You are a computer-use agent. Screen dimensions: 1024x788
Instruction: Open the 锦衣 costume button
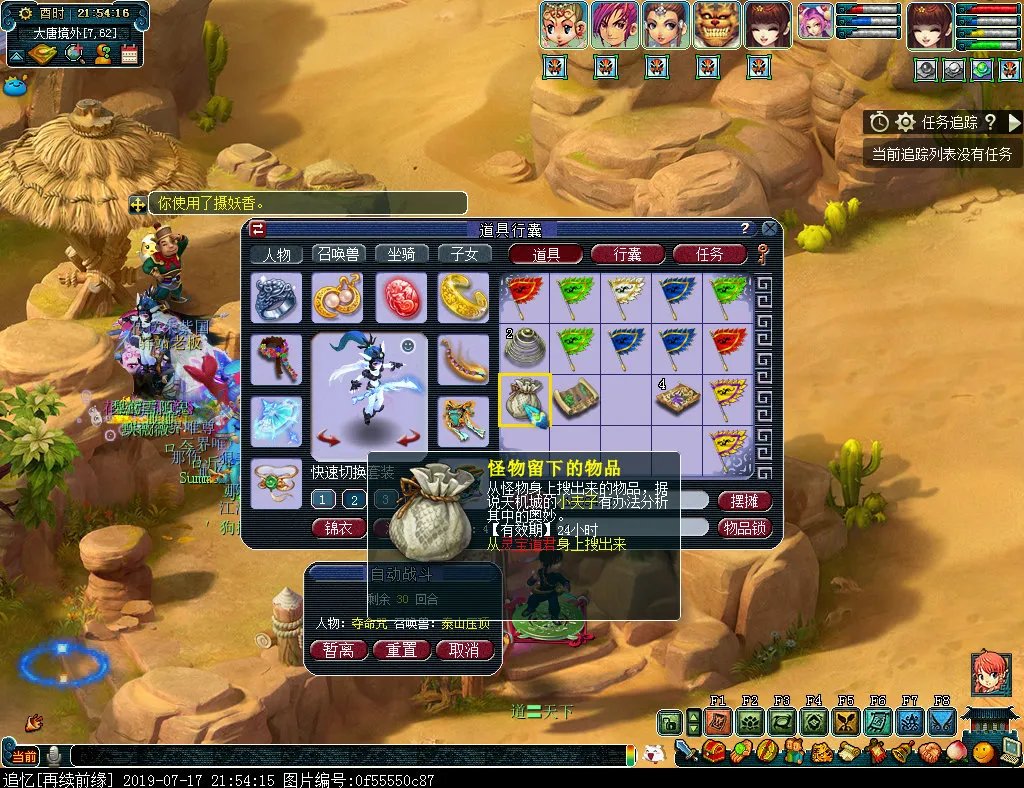(339, 527)
